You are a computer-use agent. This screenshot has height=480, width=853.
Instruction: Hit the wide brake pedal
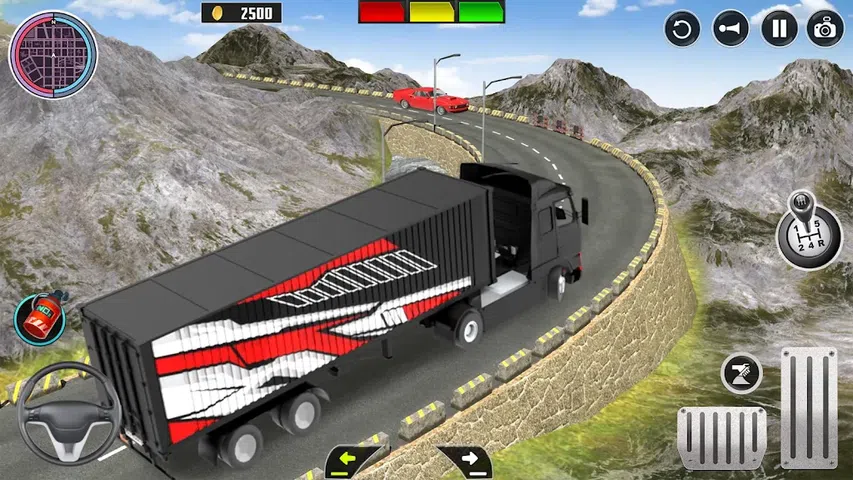pos(721,436)
